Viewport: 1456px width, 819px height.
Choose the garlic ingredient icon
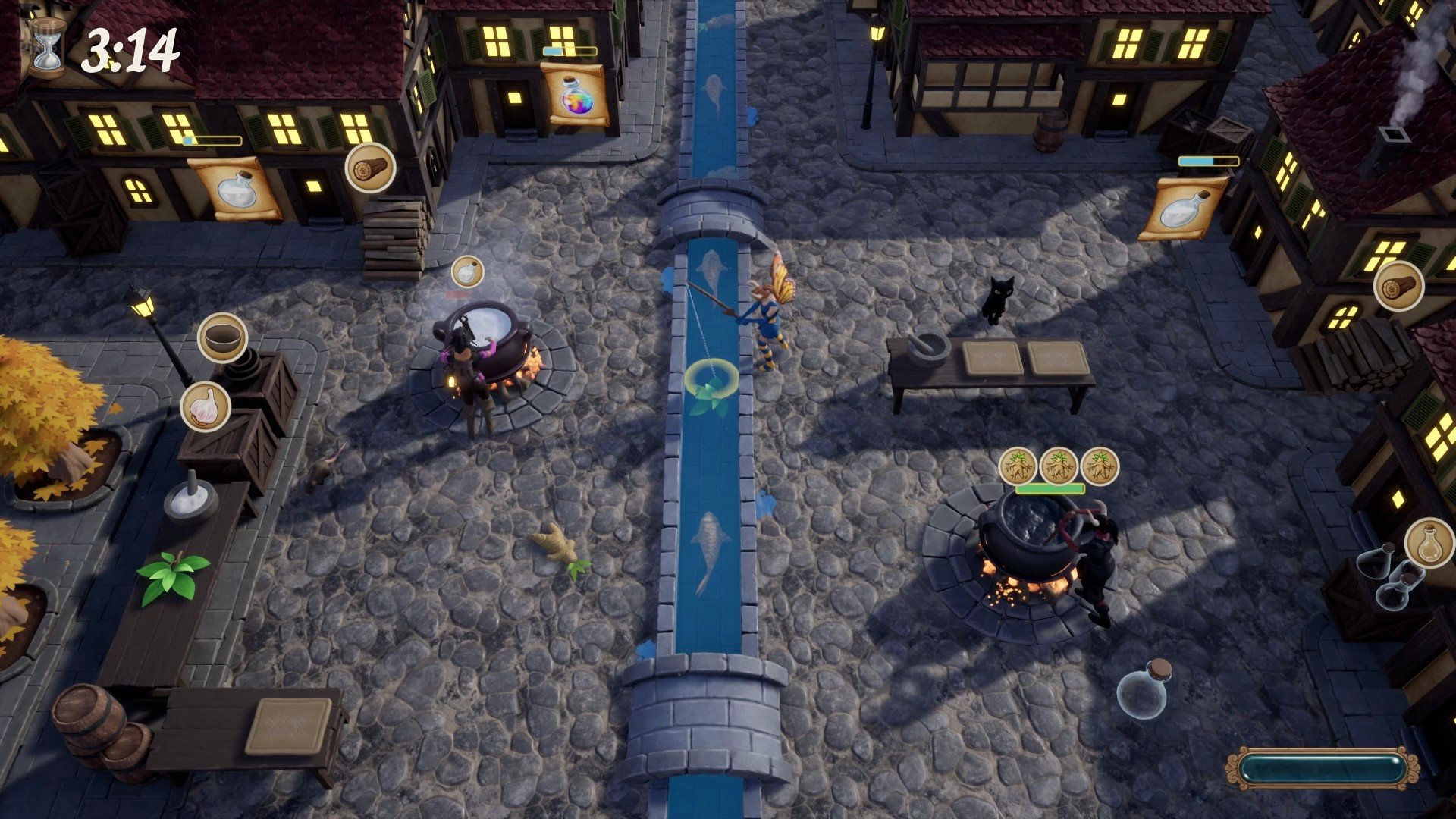coord(205,406)
